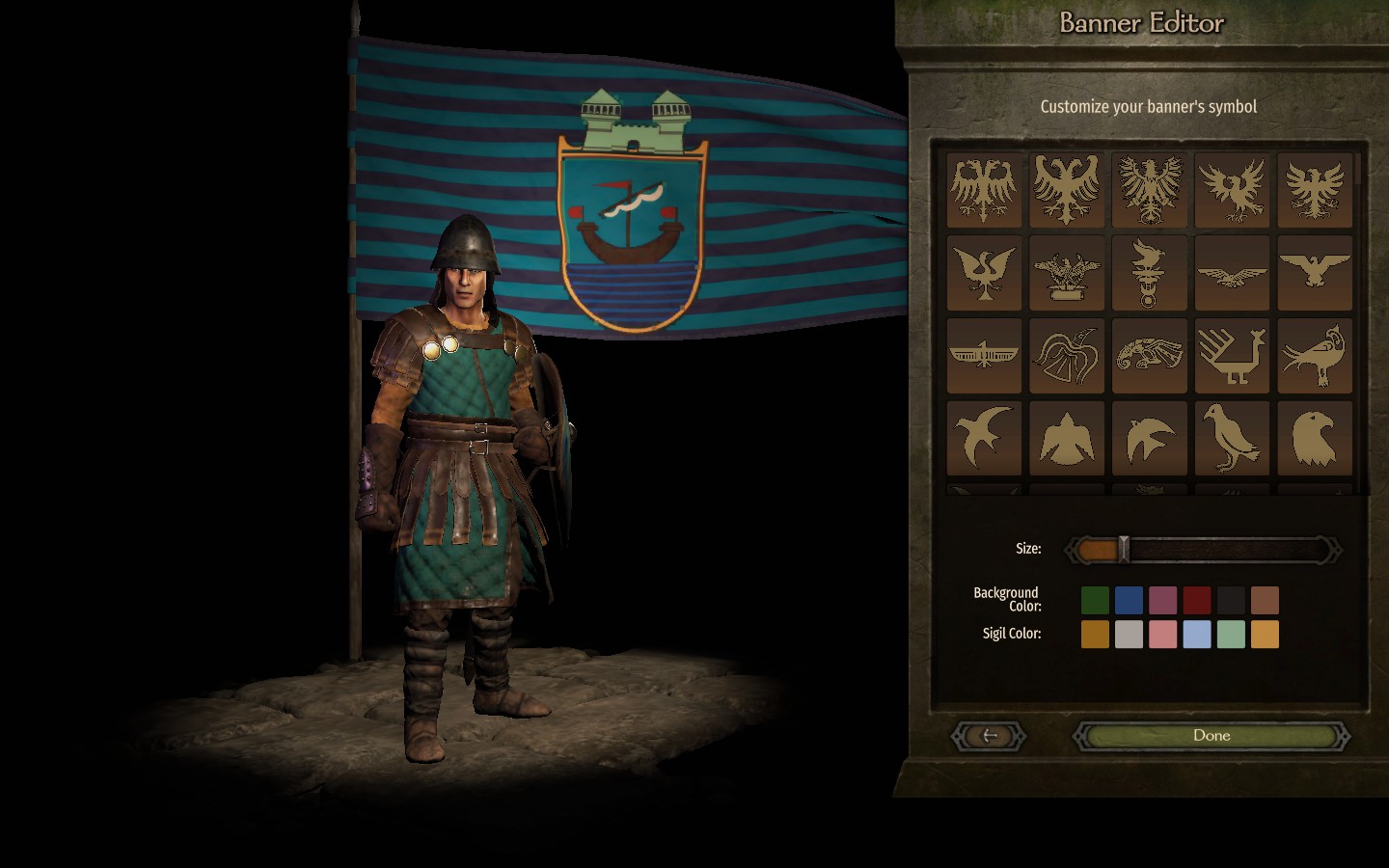The height and width of the screenshot is (868, 1389).
Task: Pick the light green sigil color
Action: coord(1229,634)
